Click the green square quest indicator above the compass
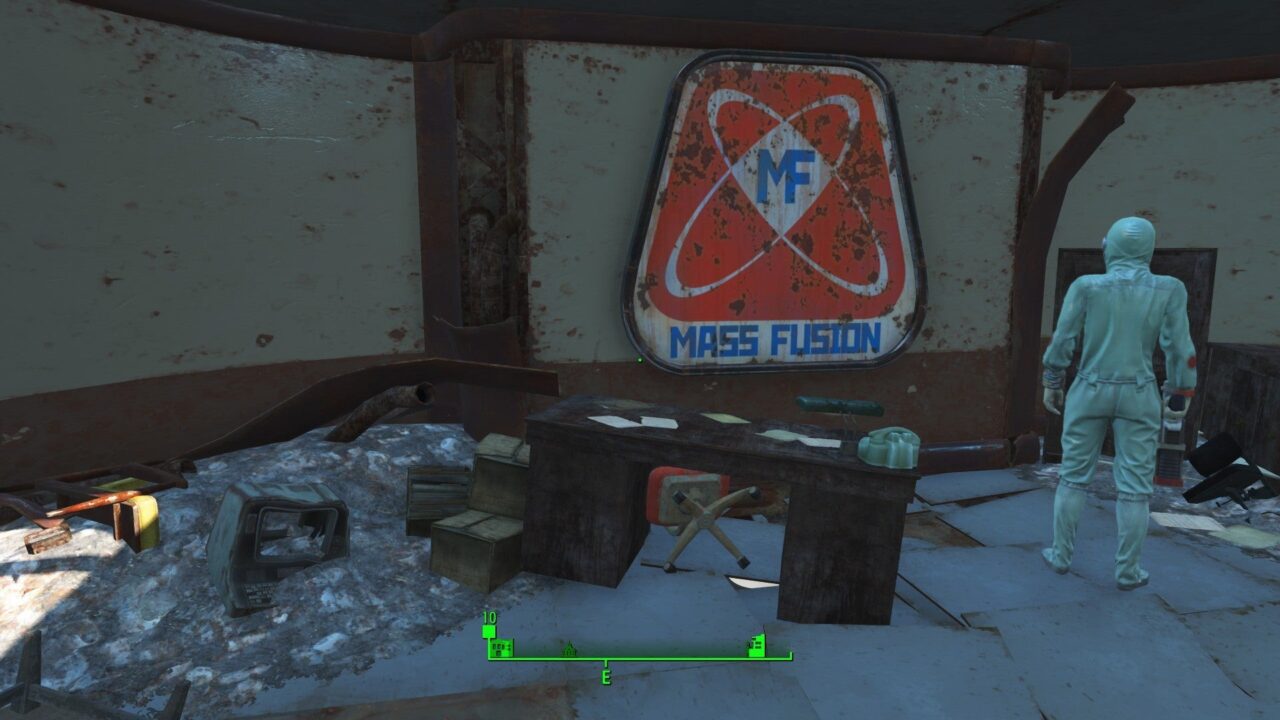The height and width of the screenshot is (720, 1280). 488,631
